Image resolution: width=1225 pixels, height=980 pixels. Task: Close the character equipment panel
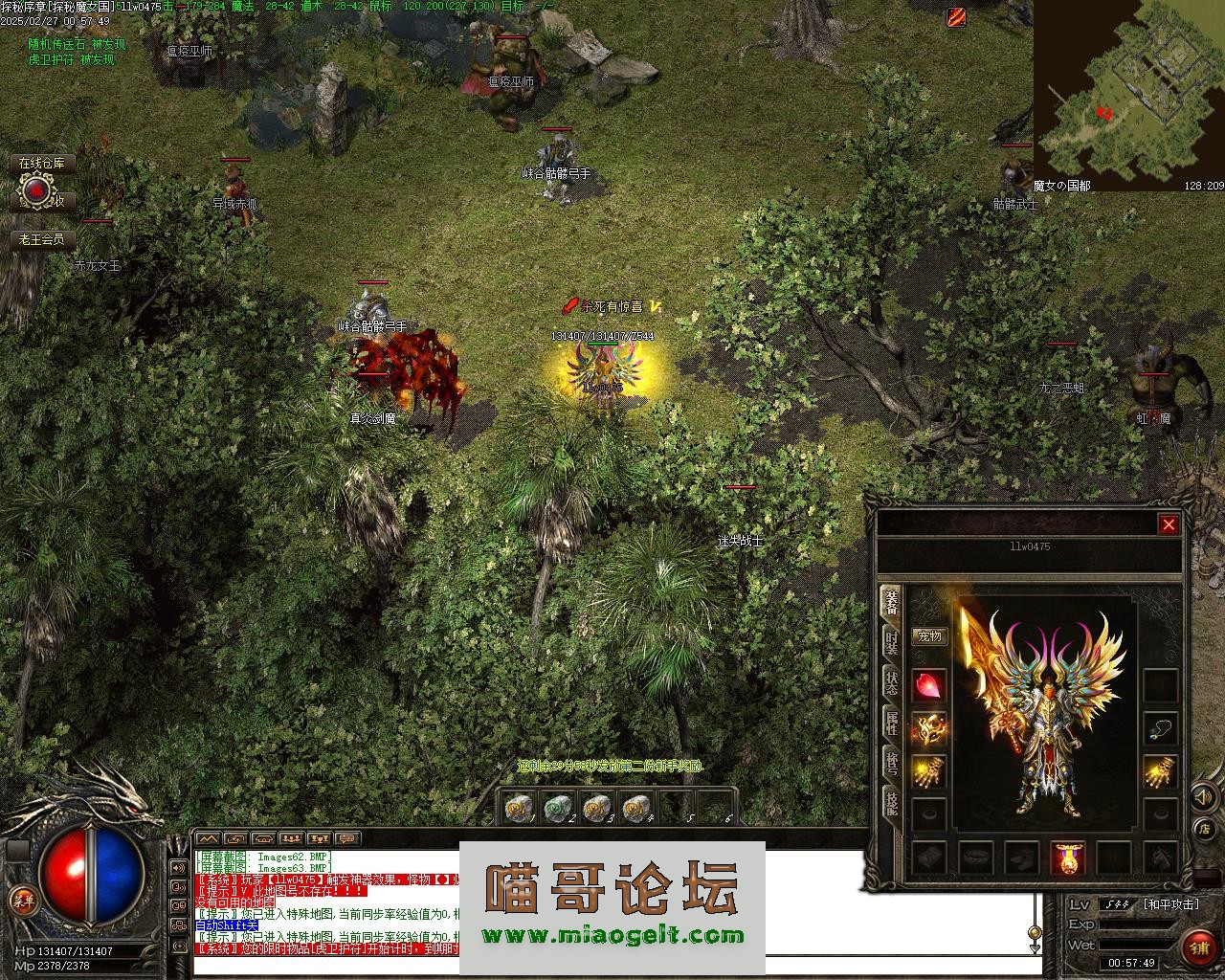[x=1169, y=524]
